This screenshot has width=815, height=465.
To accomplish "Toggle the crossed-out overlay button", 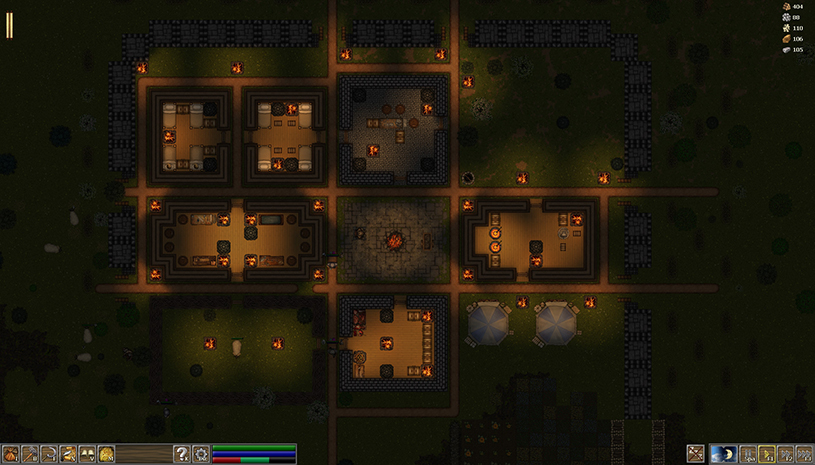I will [x=696, y=454].
